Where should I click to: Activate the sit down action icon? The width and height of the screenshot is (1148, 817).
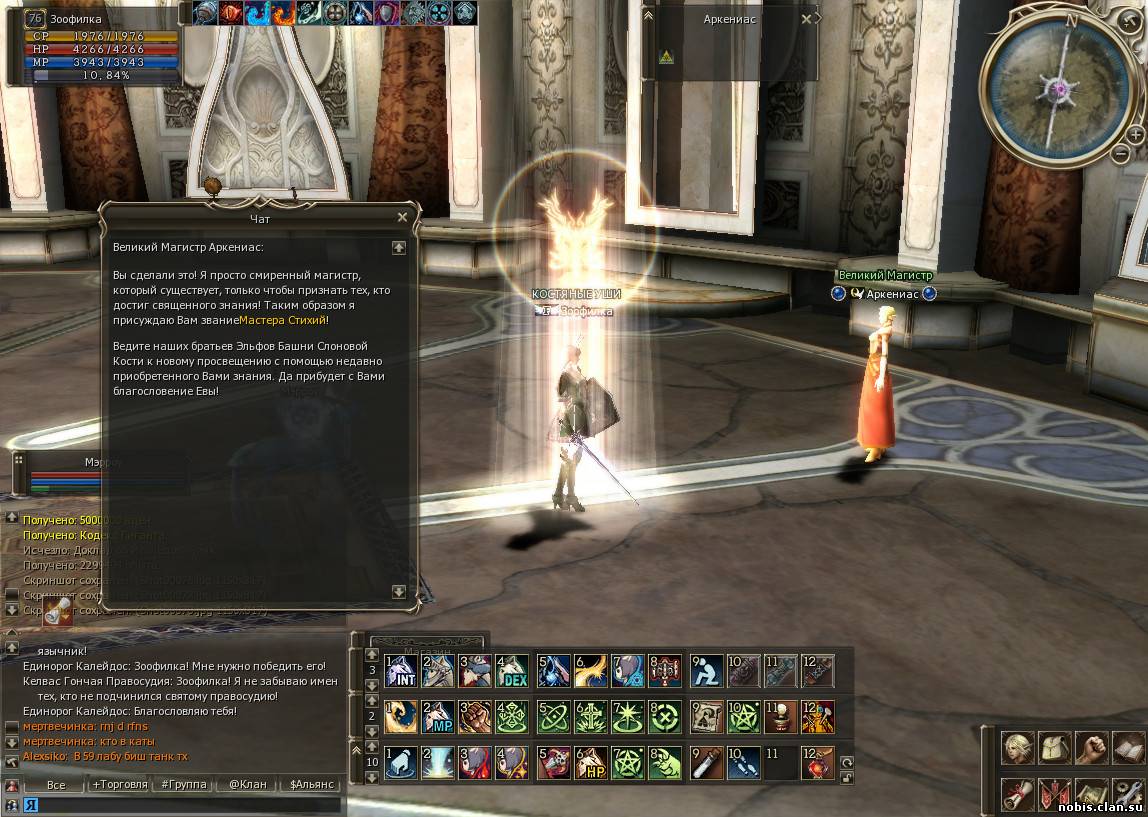[706, 671]
